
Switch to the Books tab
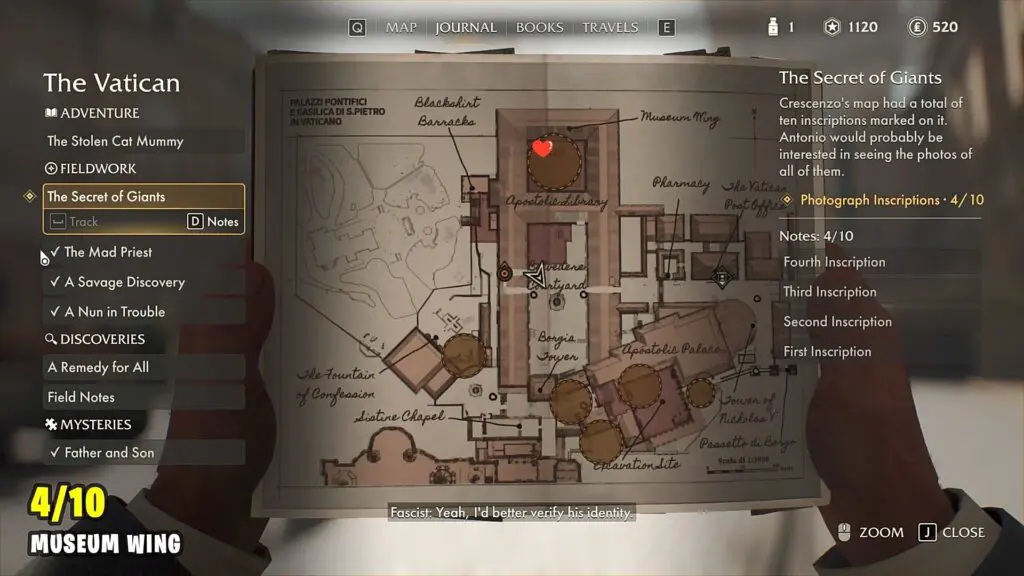tap(539, 27)
